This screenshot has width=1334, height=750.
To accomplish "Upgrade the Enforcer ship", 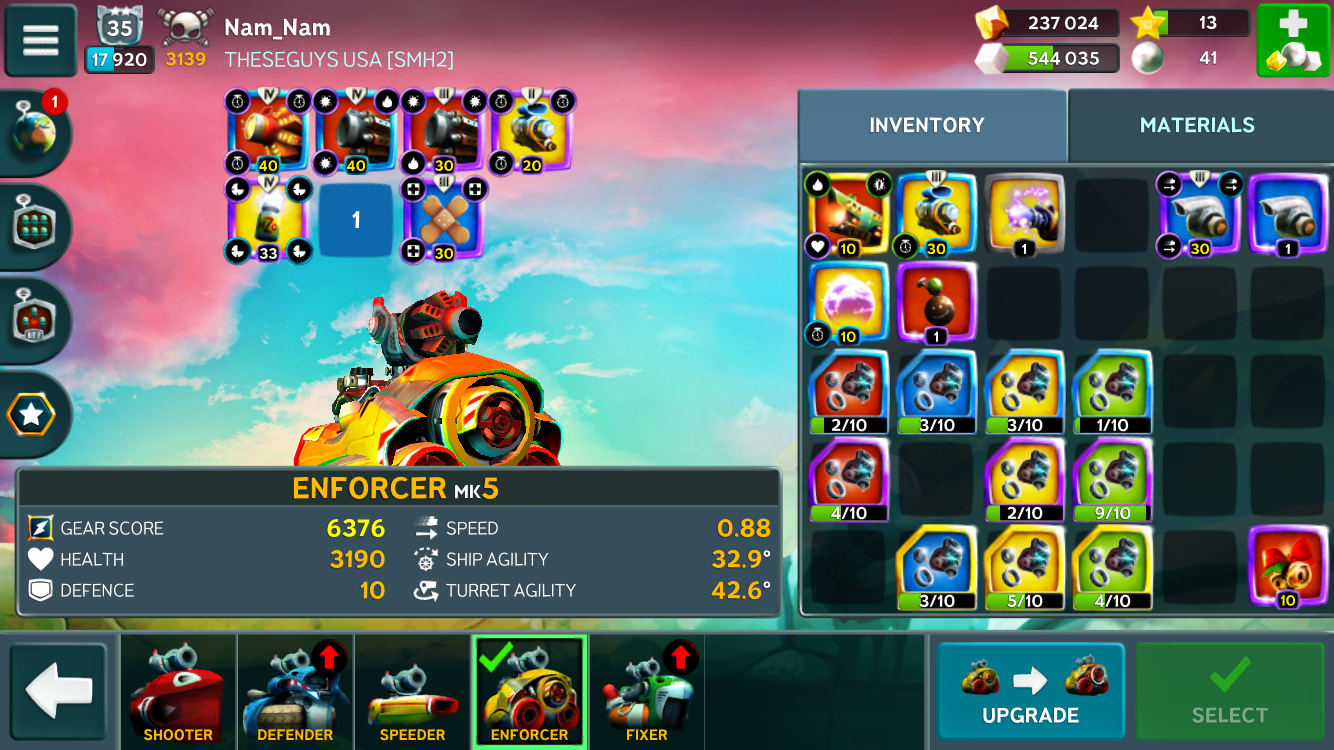I will pyautogui.click(x=1030, y=692).
